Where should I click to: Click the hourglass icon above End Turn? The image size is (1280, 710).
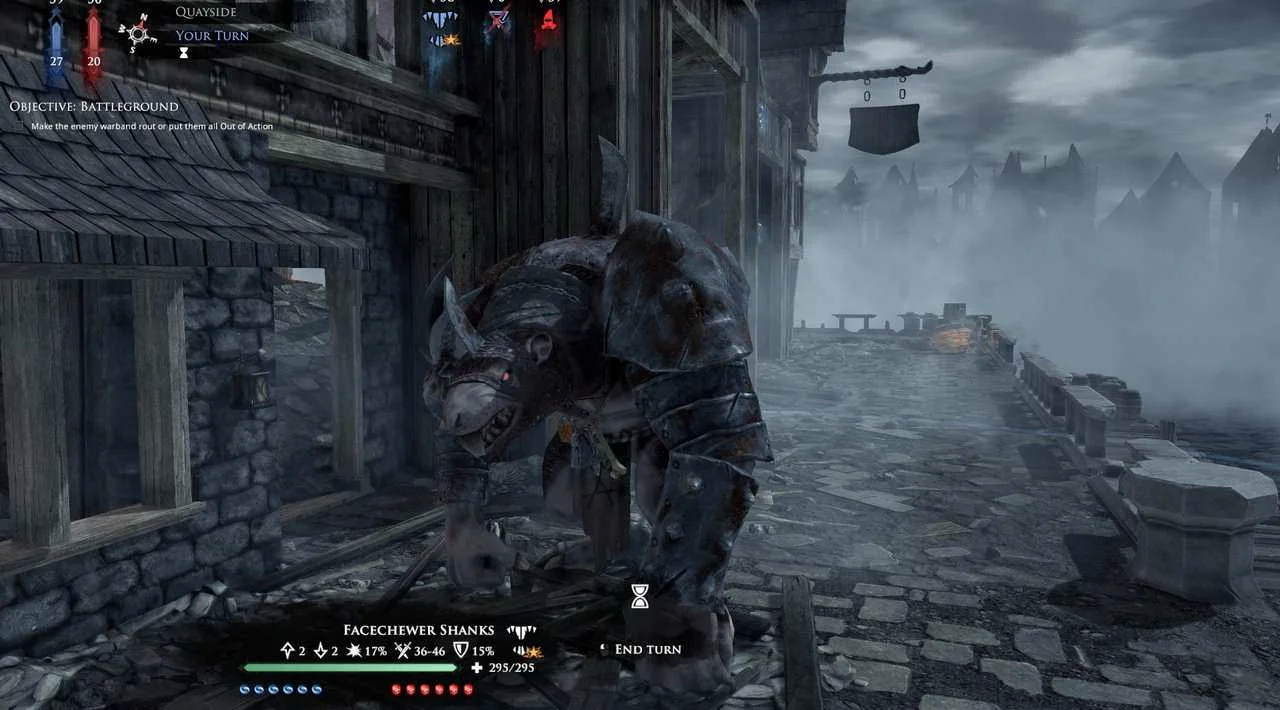pyautogui.click(x=640, y=597)
